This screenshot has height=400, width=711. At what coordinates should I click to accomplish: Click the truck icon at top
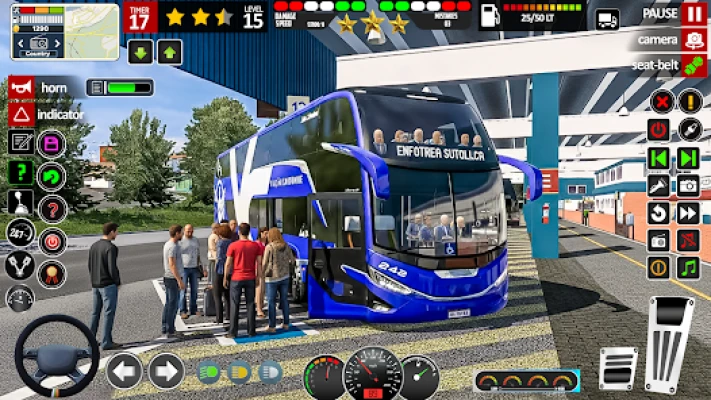(607, 19)
